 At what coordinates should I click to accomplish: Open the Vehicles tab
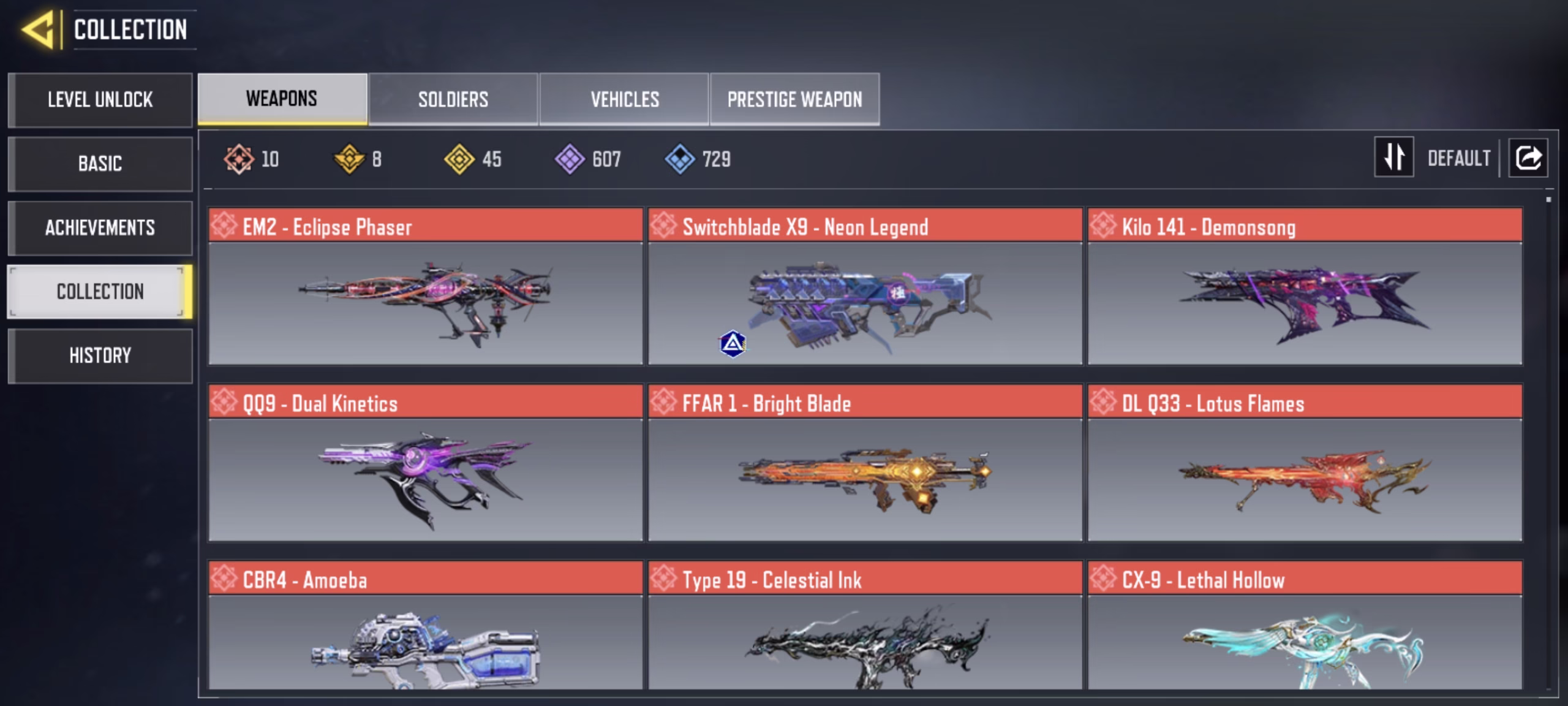point(624,99)
